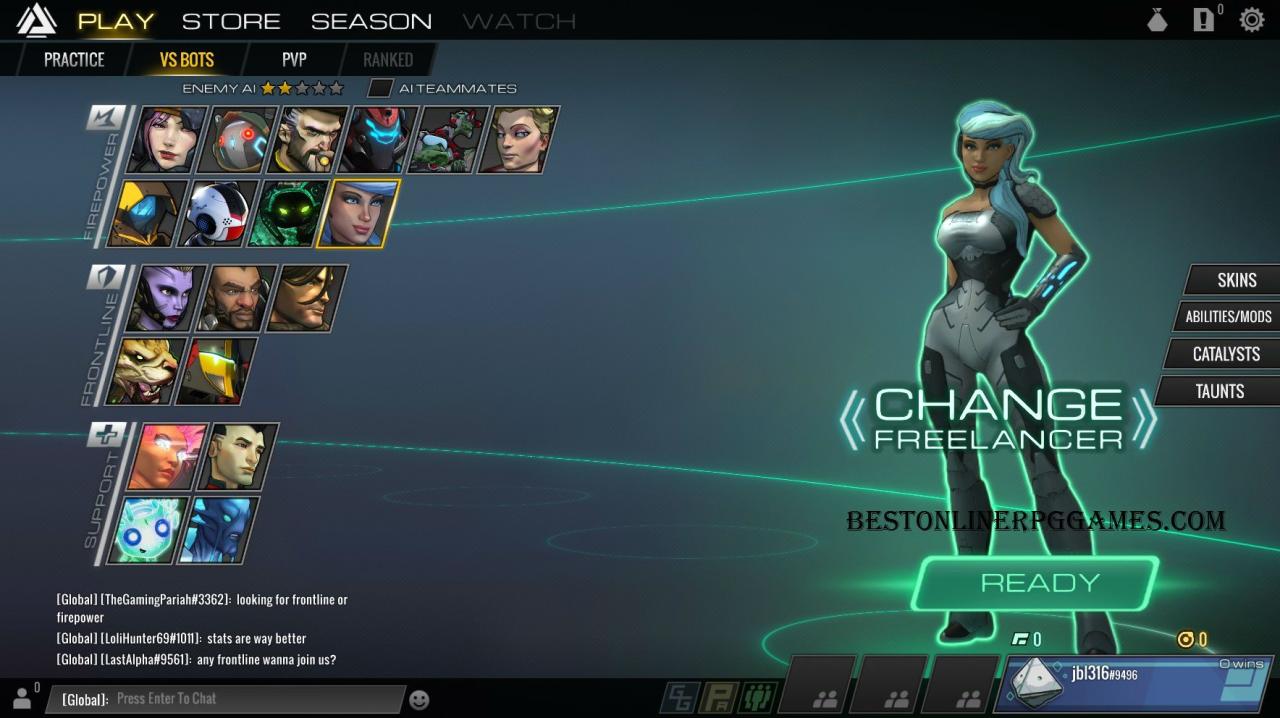The width and height of the screenshot is (1280, 718).
Task: Click the READY button
Action: (x=1039, y=583)
